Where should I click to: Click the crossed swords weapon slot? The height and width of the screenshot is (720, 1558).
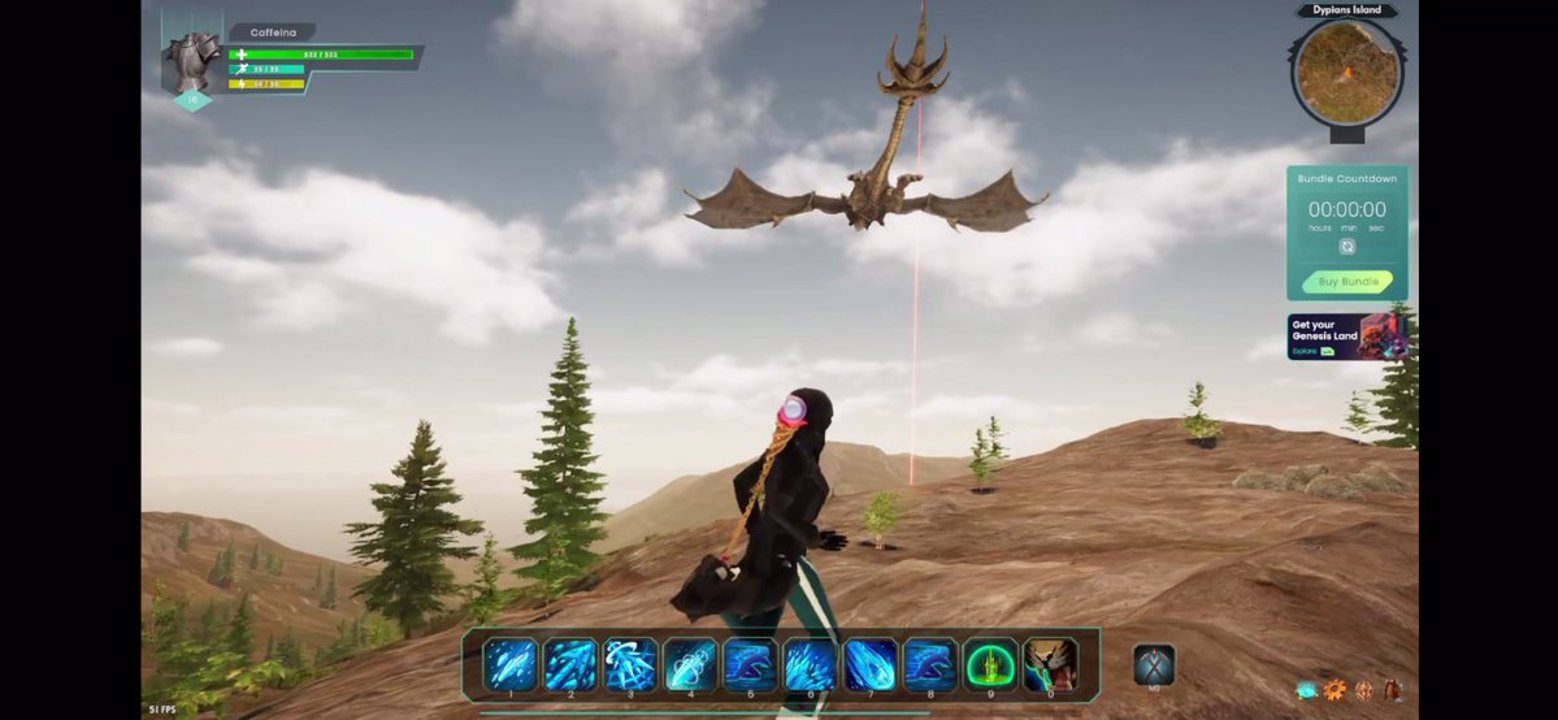[1154, 664]
